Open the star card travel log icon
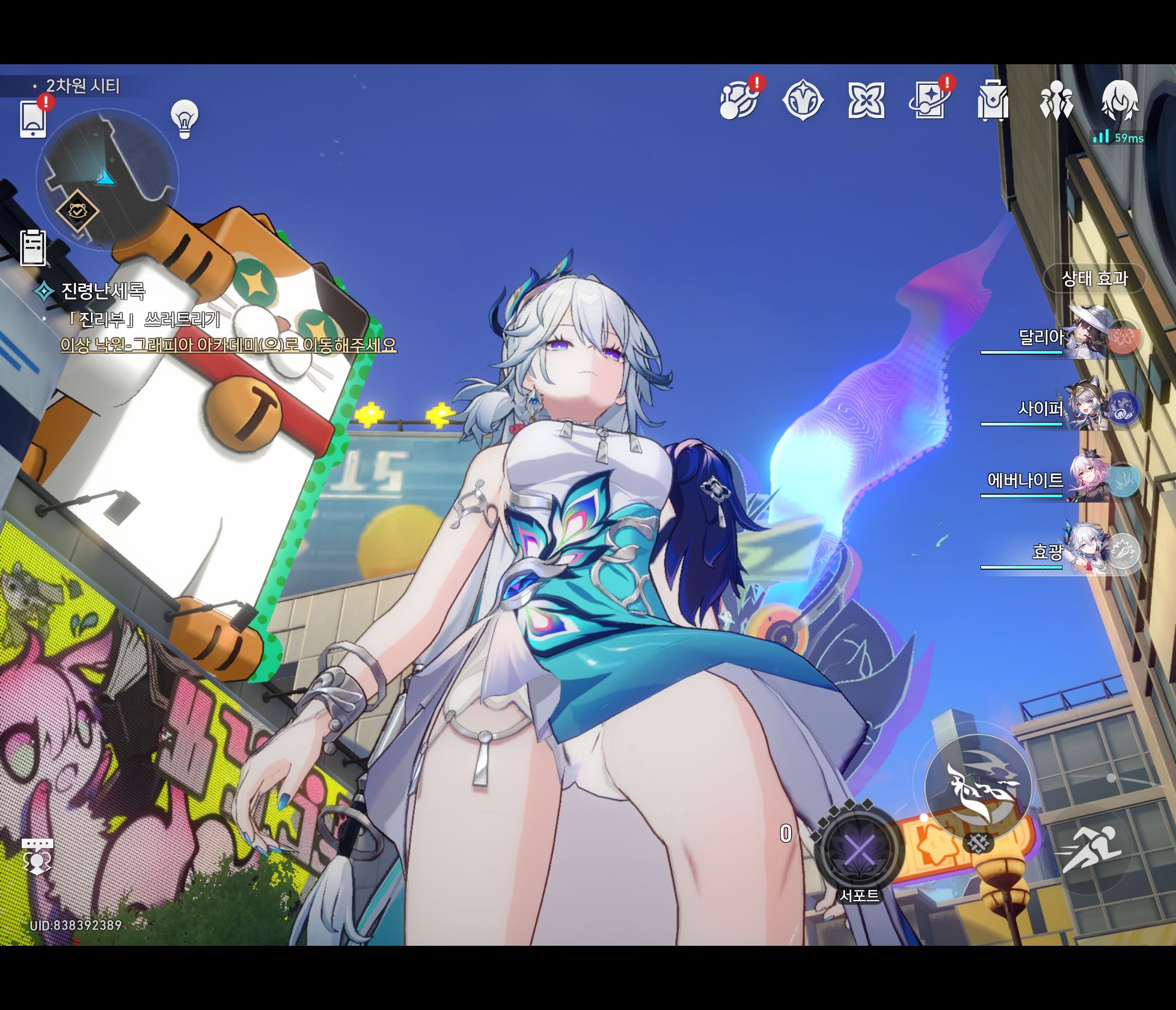 (930, 101)
